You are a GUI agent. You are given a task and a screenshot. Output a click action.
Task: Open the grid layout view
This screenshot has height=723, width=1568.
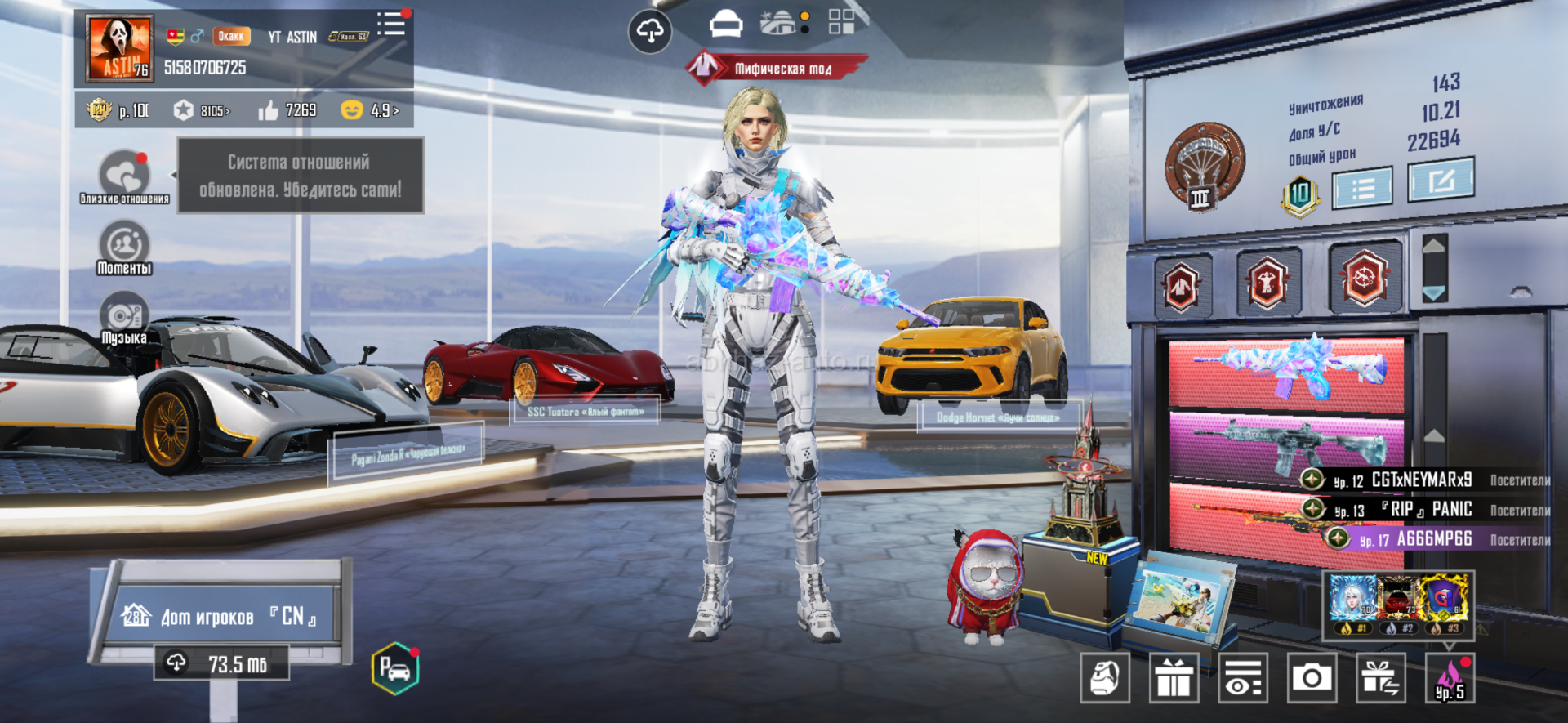pyautogui.click(x=841, y=22)
